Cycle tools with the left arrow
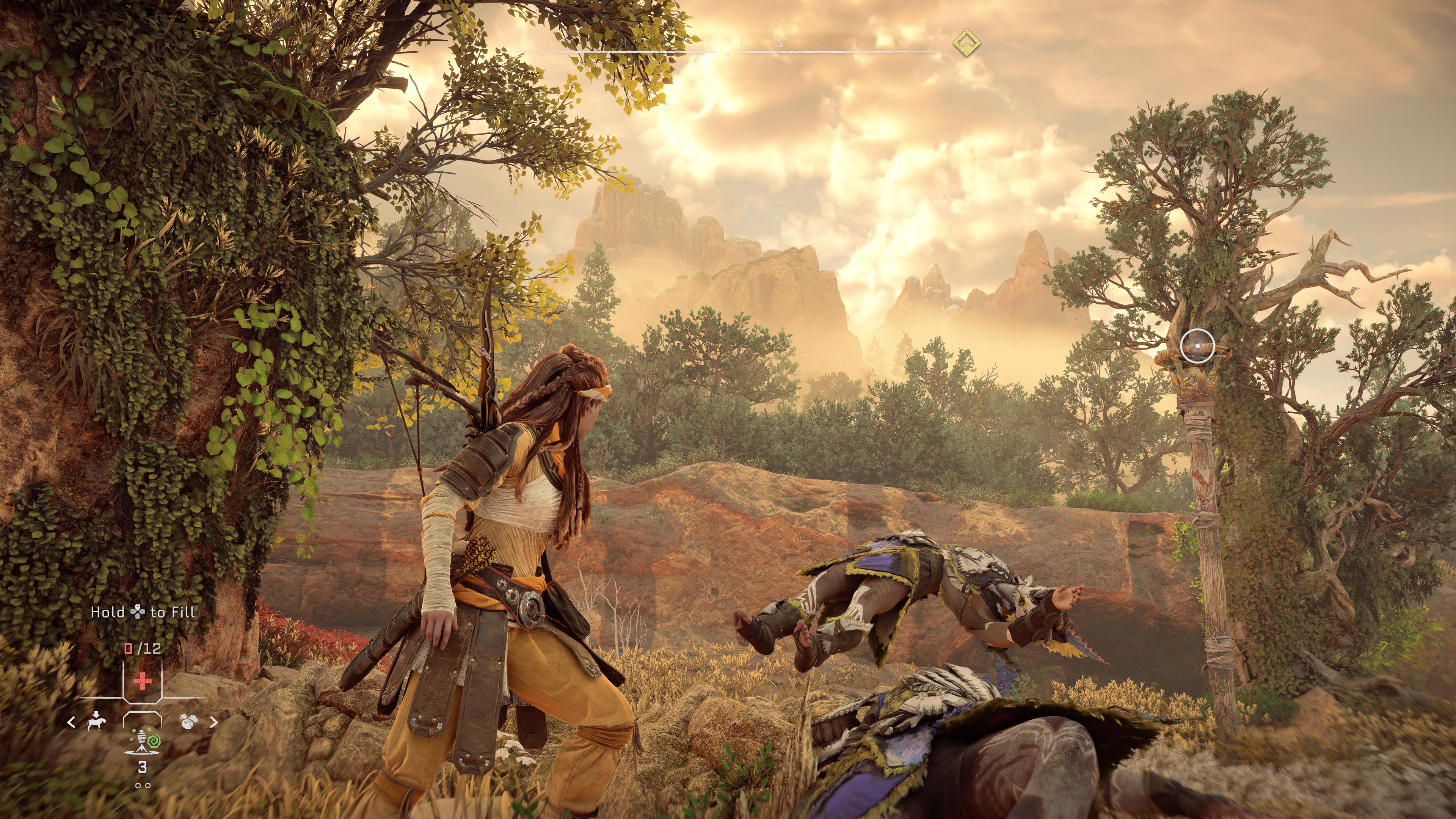 72,722
